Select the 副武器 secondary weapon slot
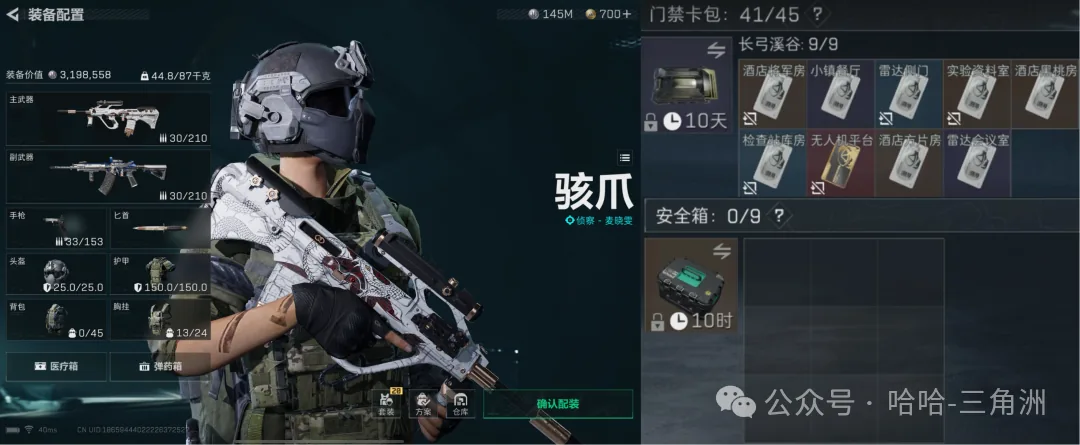The width and height of the screenshot is (1080, 445). pos(108,175)
